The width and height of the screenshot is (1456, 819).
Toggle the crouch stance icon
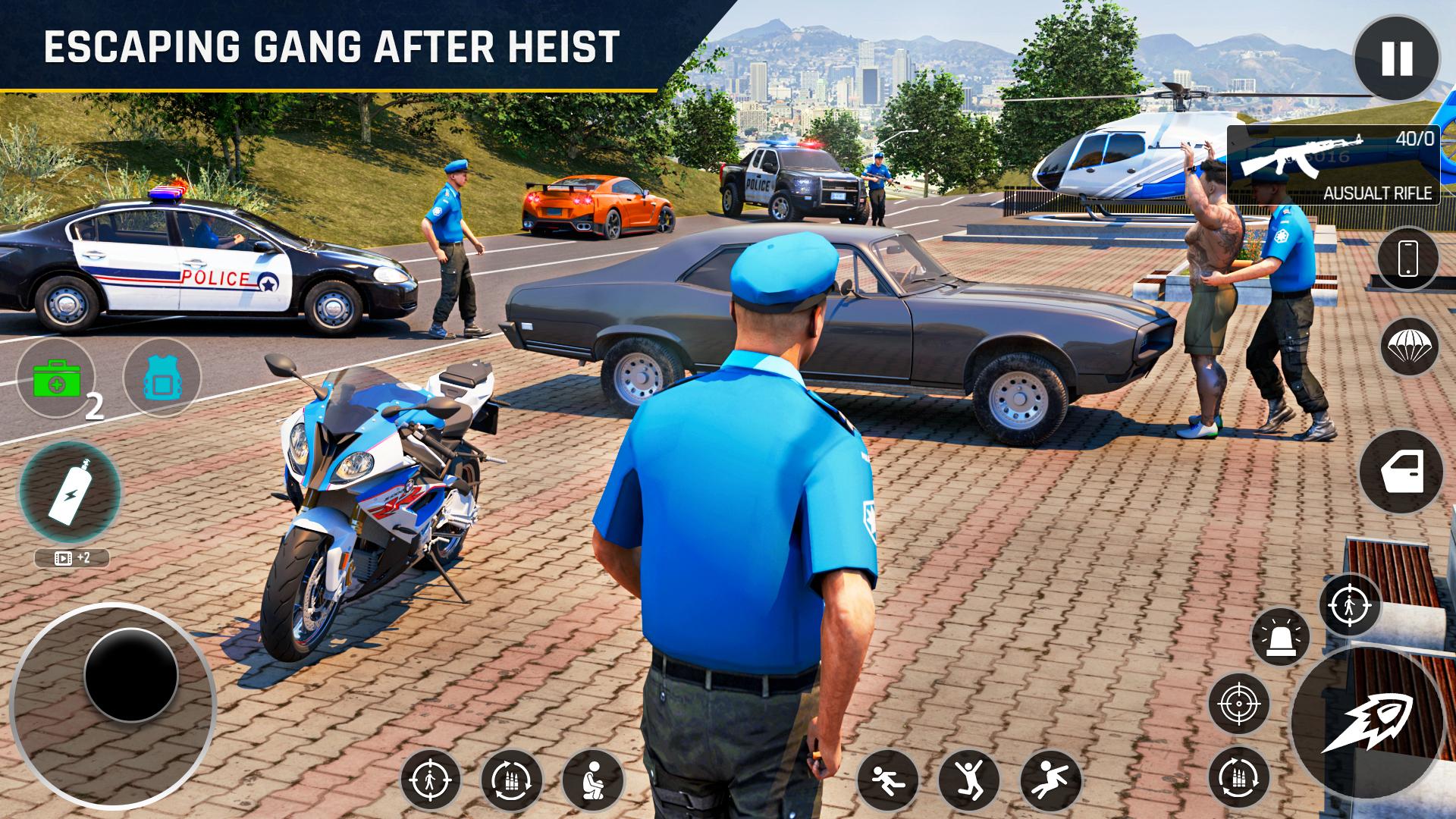[593, 780]
